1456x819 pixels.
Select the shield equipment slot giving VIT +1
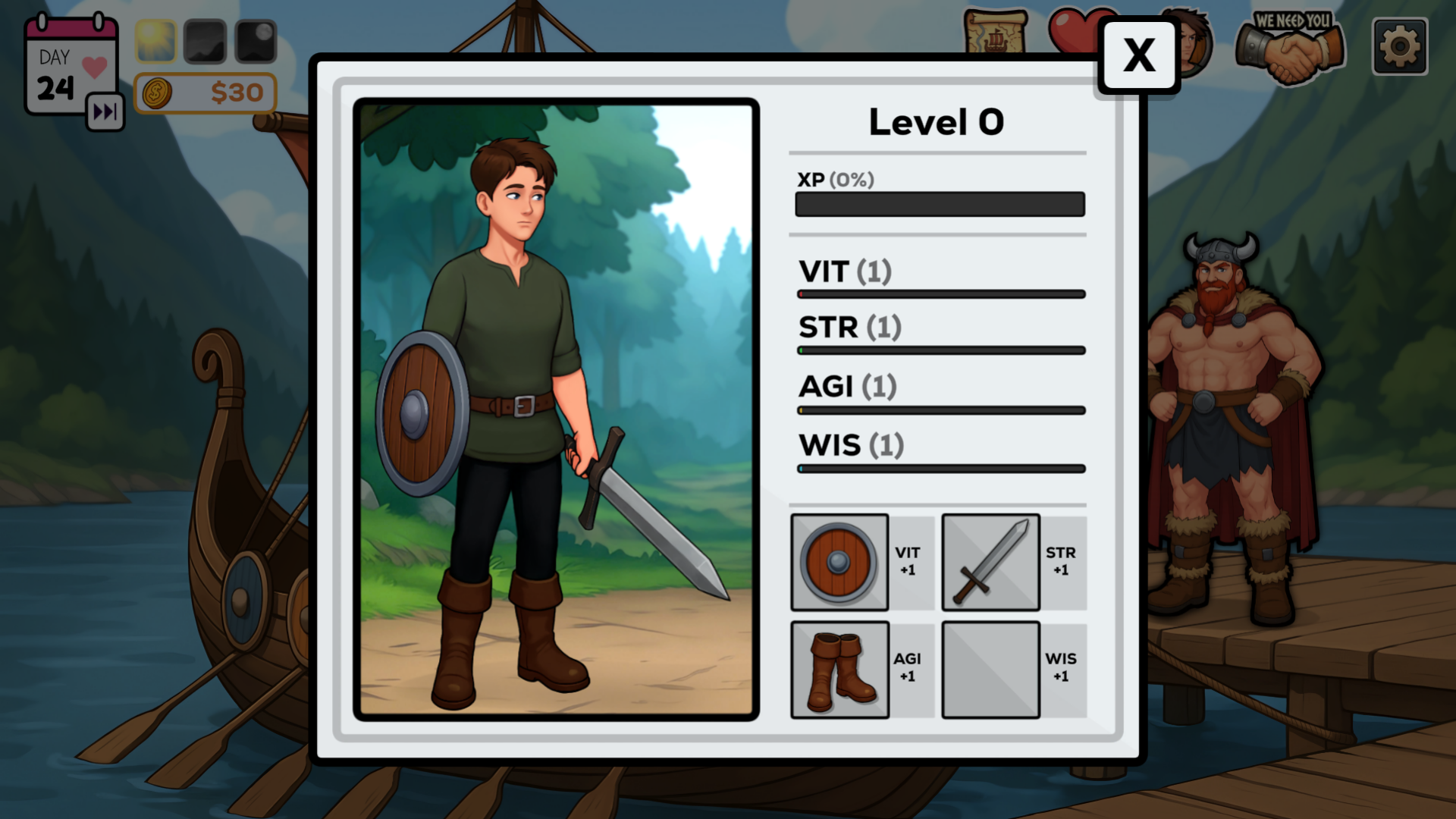pos(839,562)
